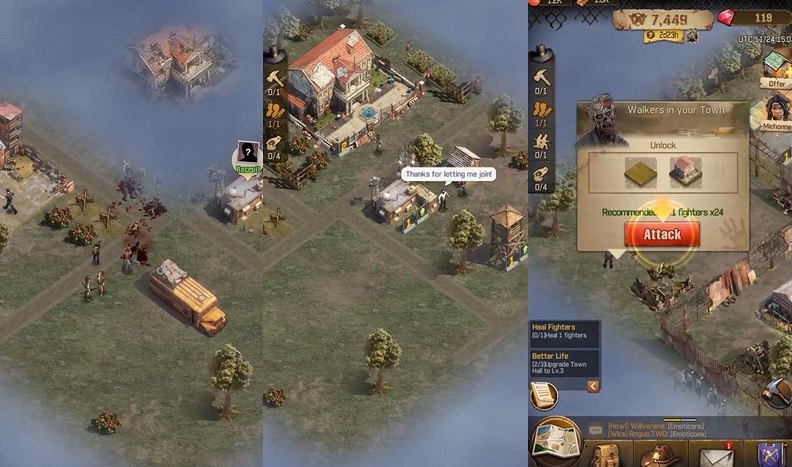Select the land tile unlock reward
The height and width of the screenshot is (467, 792).
click(638, 172)
